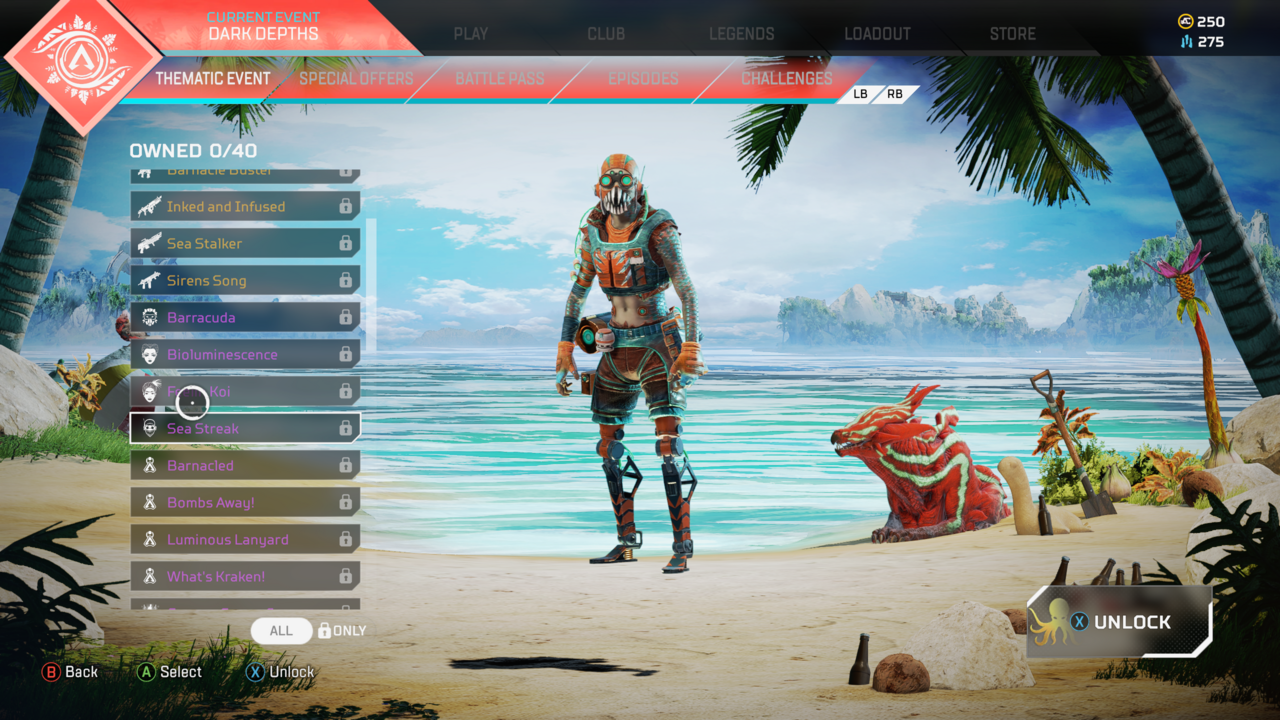Open the Play menu

tap(470, 34)
